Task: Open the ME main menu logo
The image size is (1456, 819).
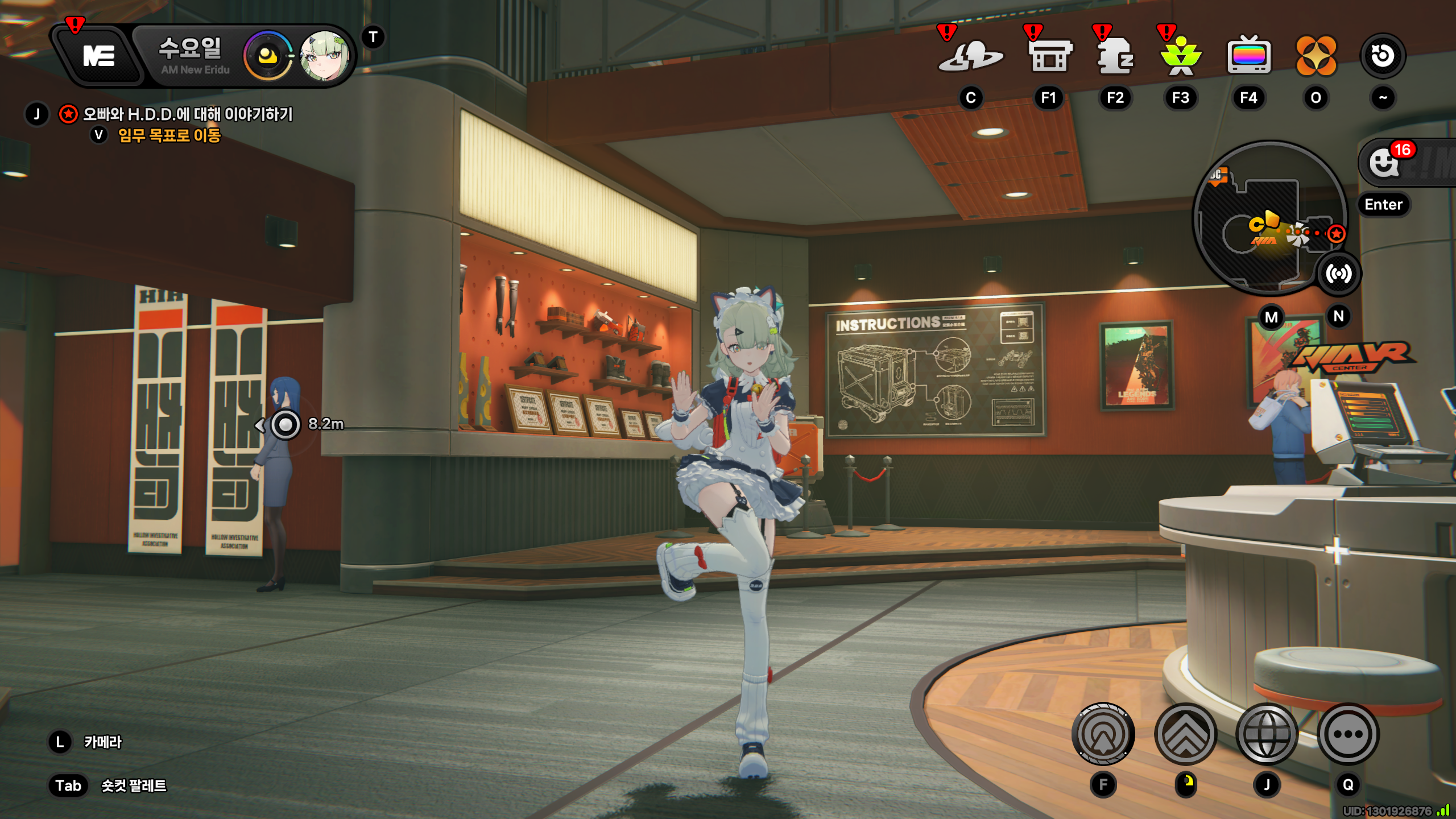Action: tap(100, 56)
